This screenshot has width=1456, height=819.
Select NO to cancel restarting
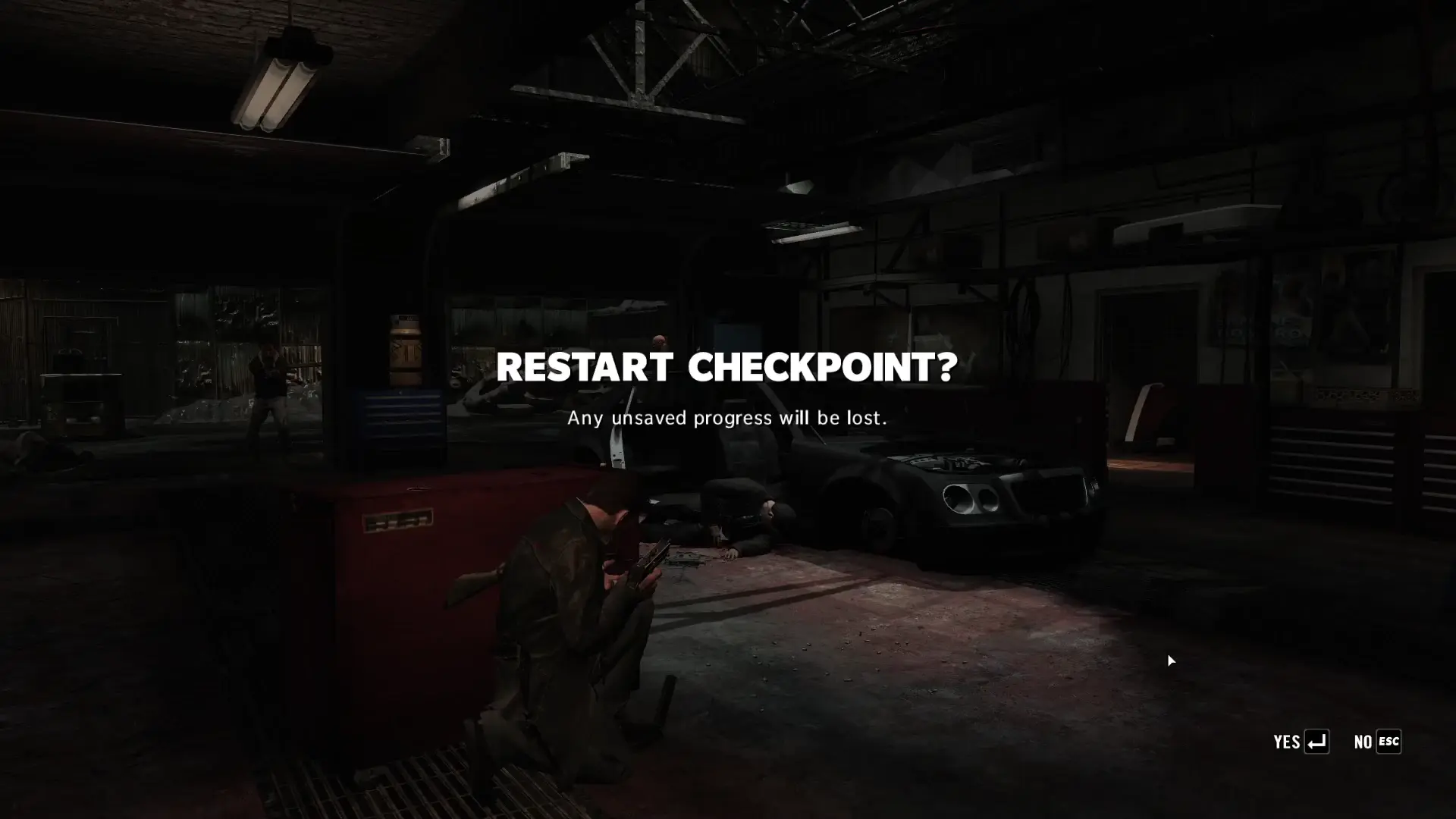pyautogui.click(x=1363, y=742)
